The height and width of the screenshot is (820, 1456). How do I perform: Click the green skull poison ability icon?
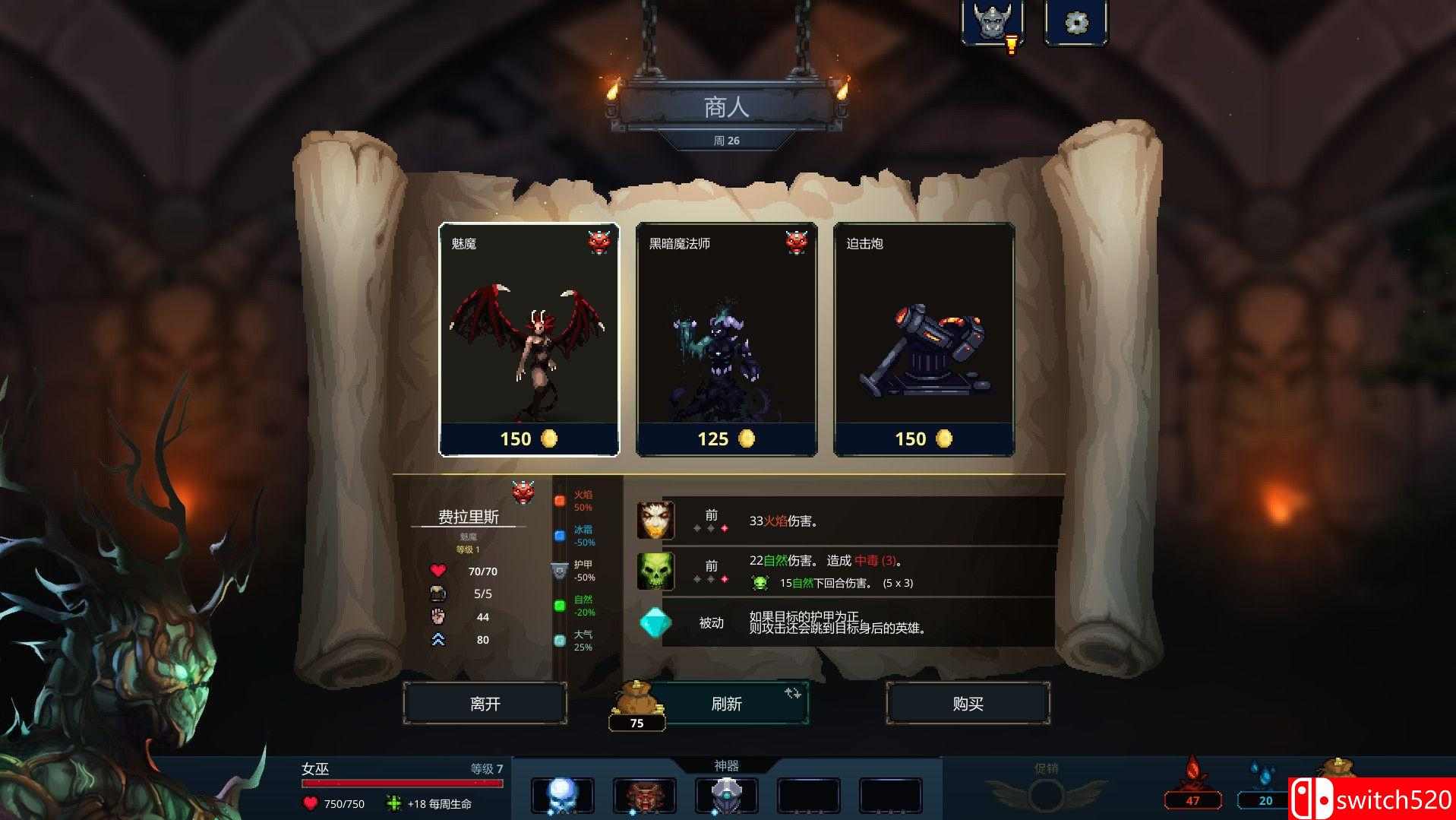[655, 570]
